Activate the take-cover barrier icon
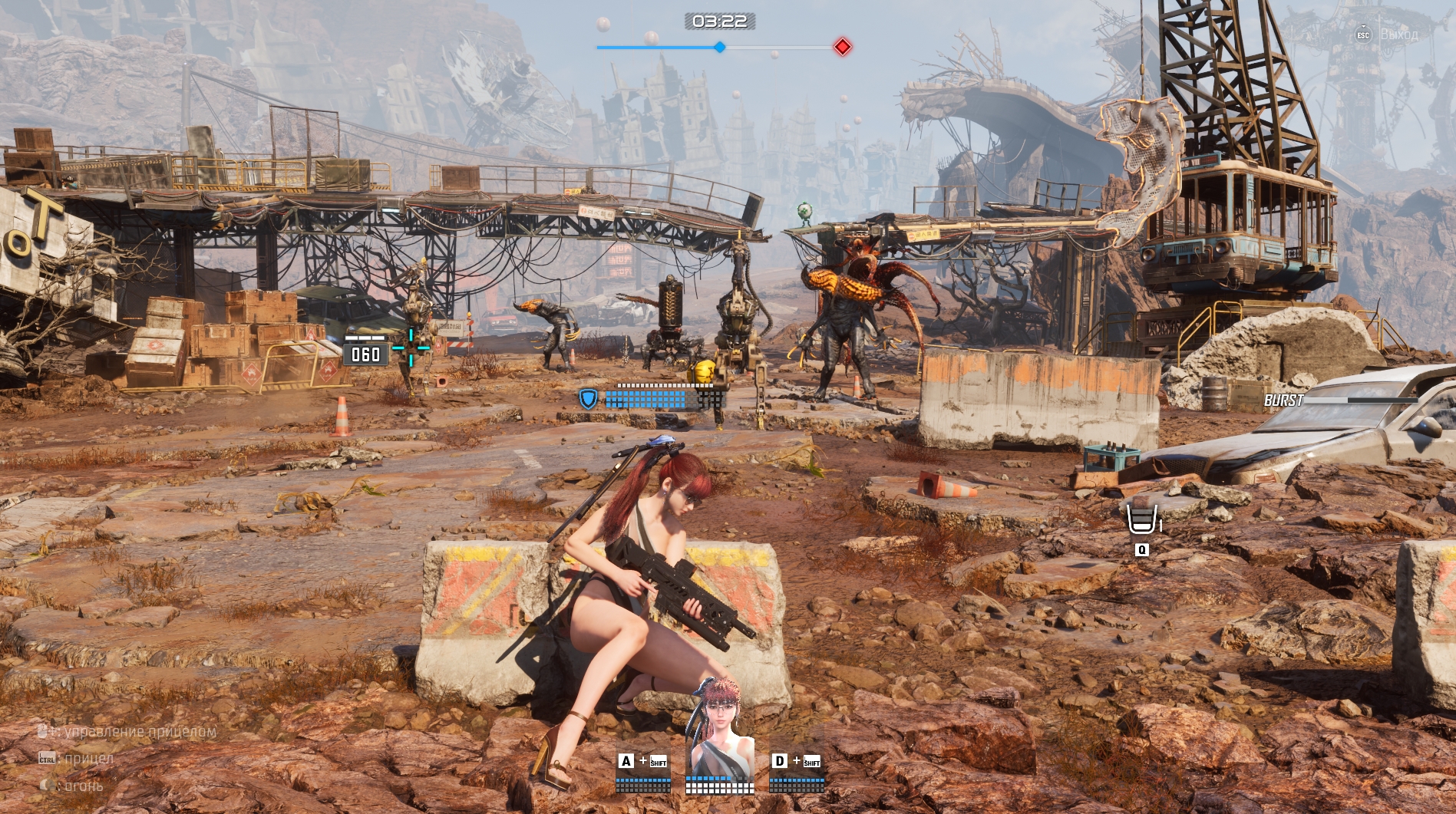Viewport: 1456px width, 814px height. (1142, 519)
